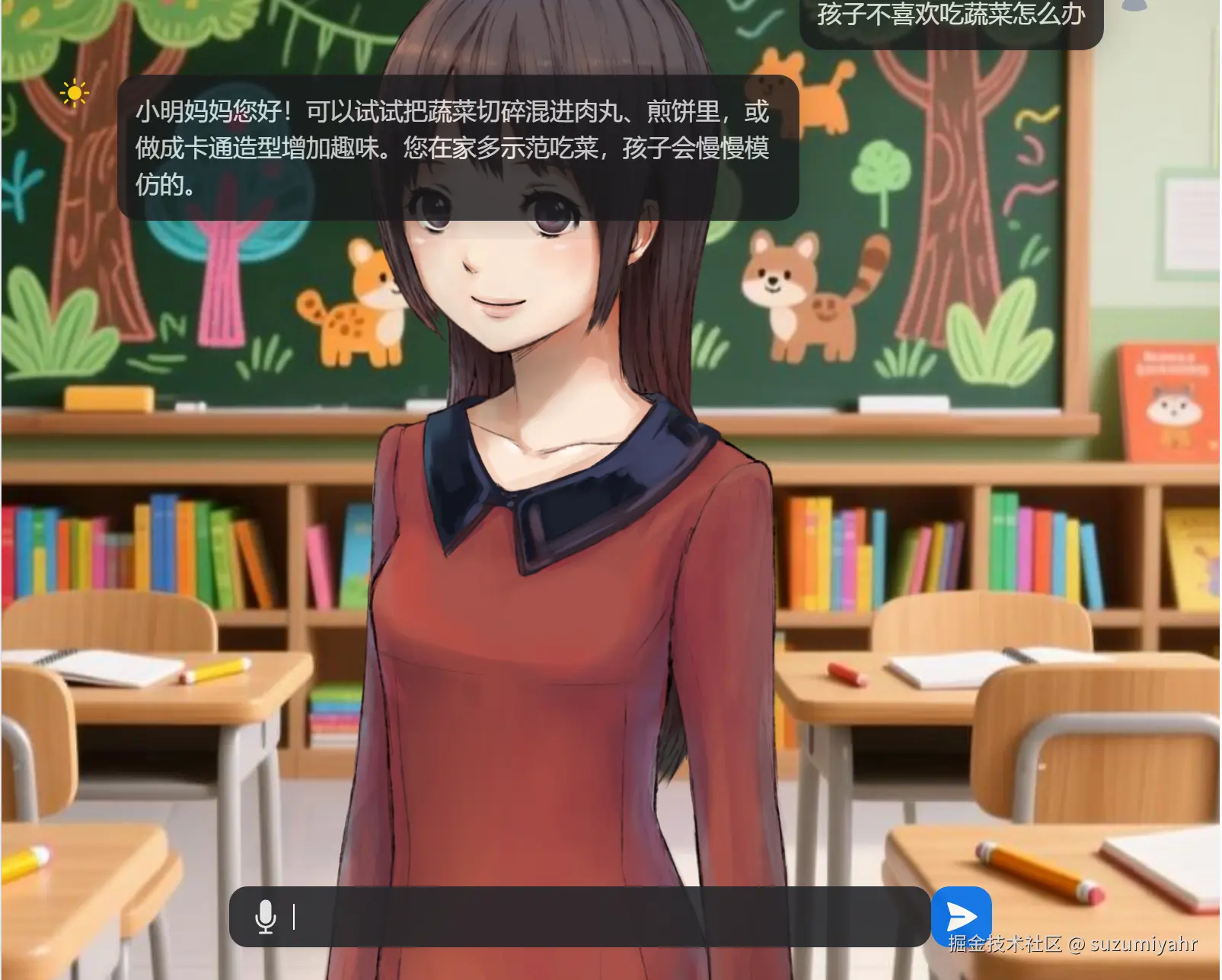
Task: Click the blue paper-plane send icon
Action: [x=962, y=917]
